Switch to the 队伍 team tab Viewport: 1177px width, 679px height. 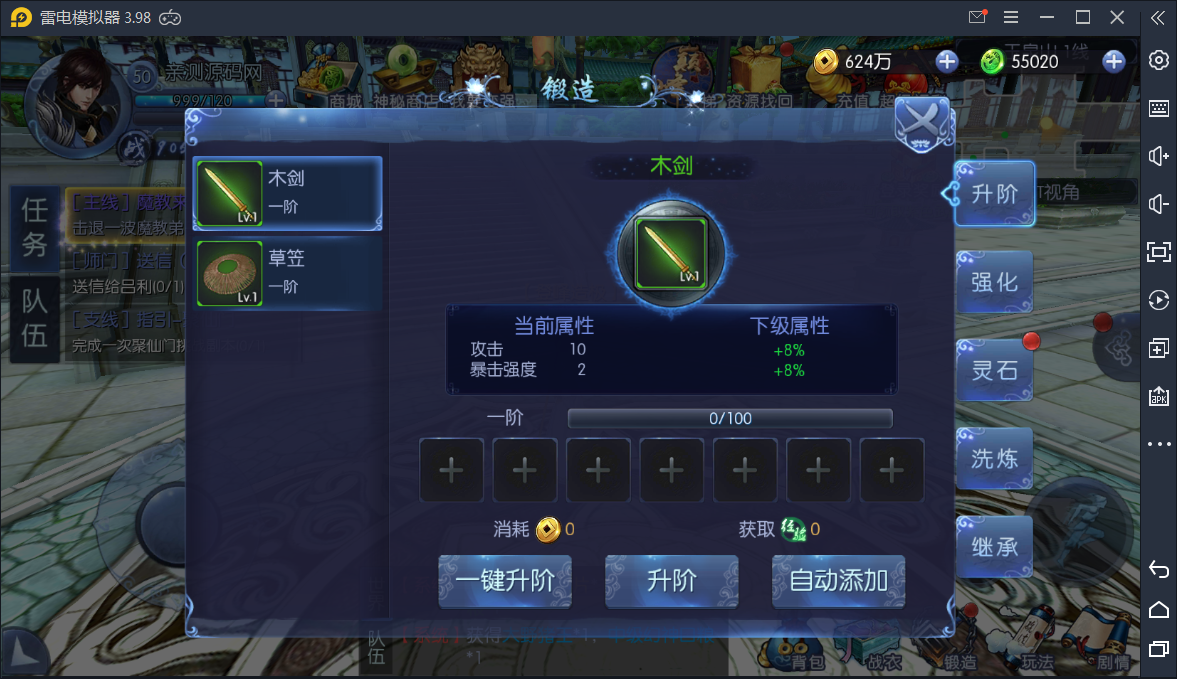(x=35, y=318)
